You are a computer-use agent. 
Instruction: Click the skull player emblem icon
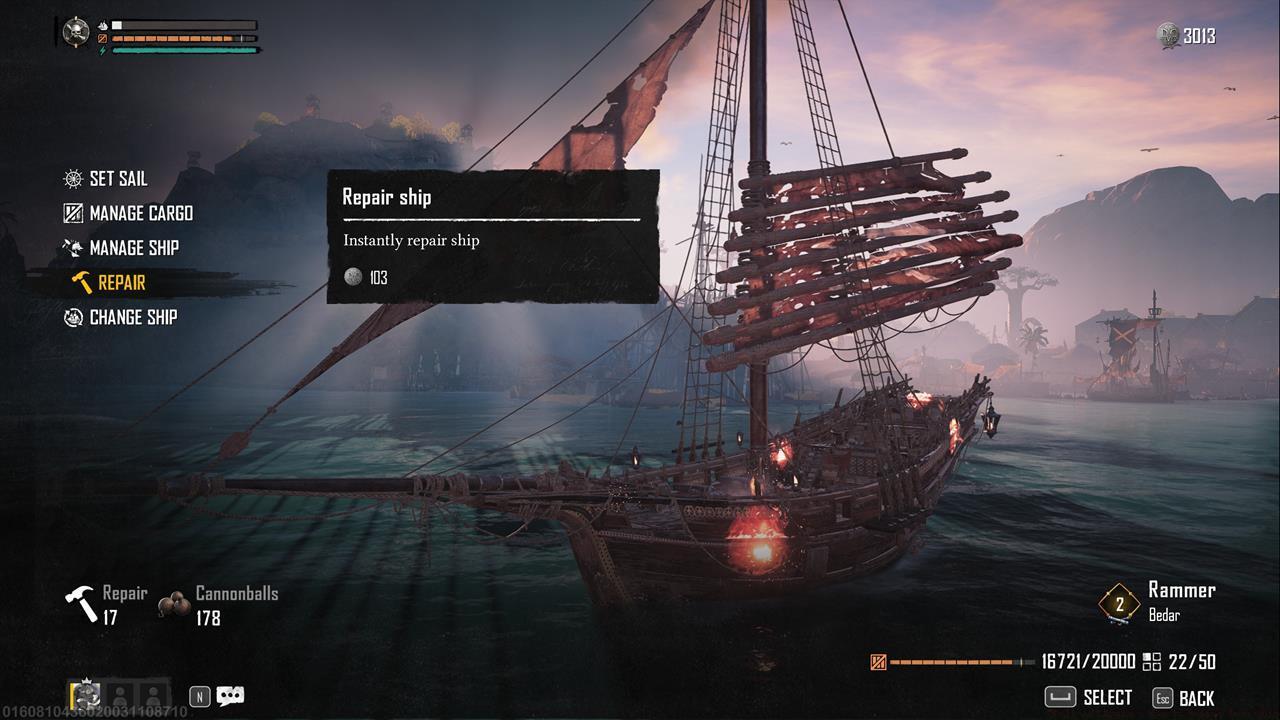76,32
